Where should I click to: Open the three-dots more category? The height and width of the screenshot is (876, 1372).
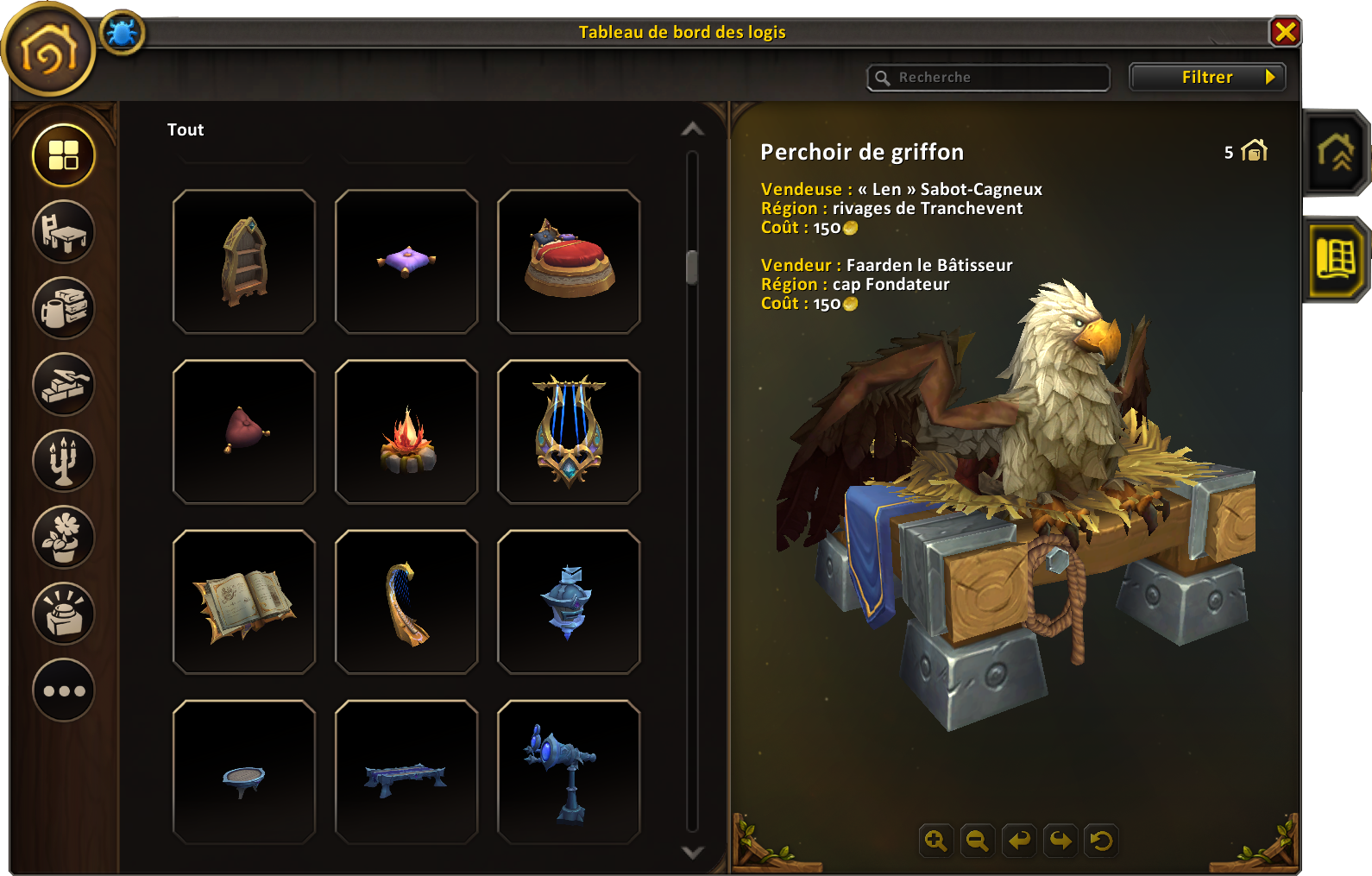(64, 690)
